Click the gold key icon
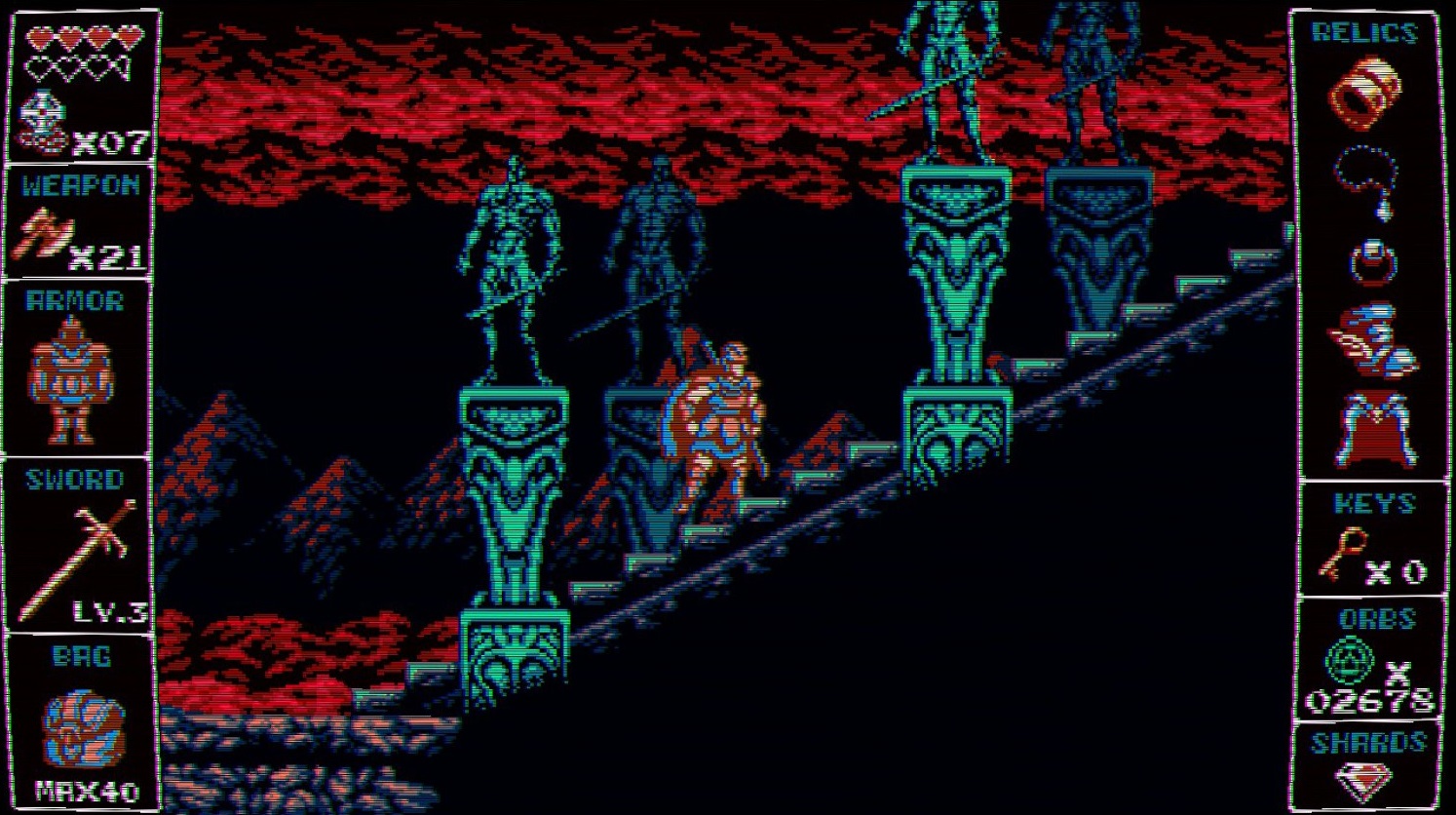1456x815 pixels. [x=1343, y=556]
